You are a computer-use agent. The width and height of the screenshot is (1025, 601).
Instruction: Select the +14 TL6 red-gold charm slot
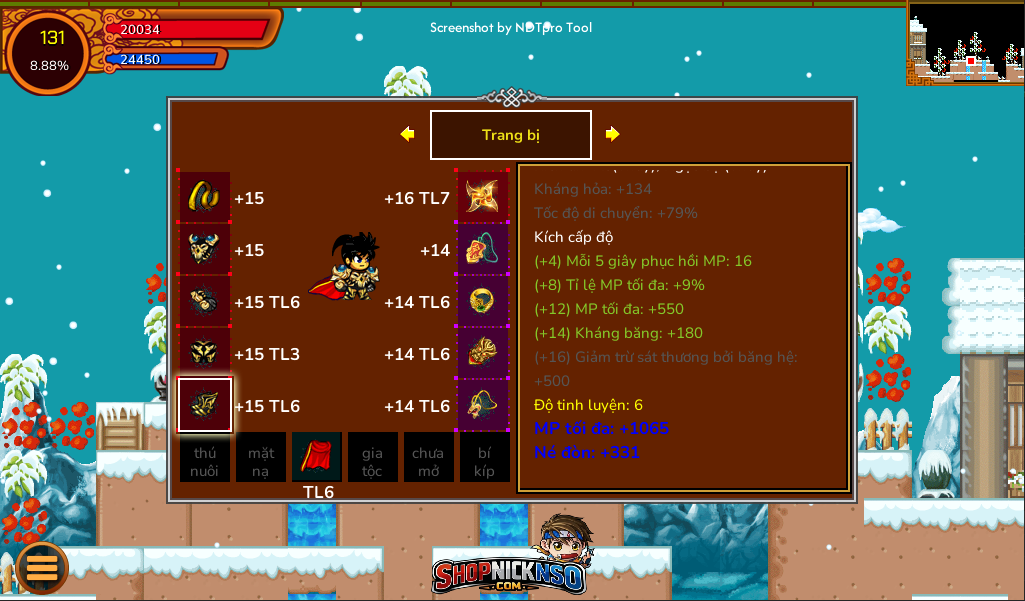click(483, 353)
